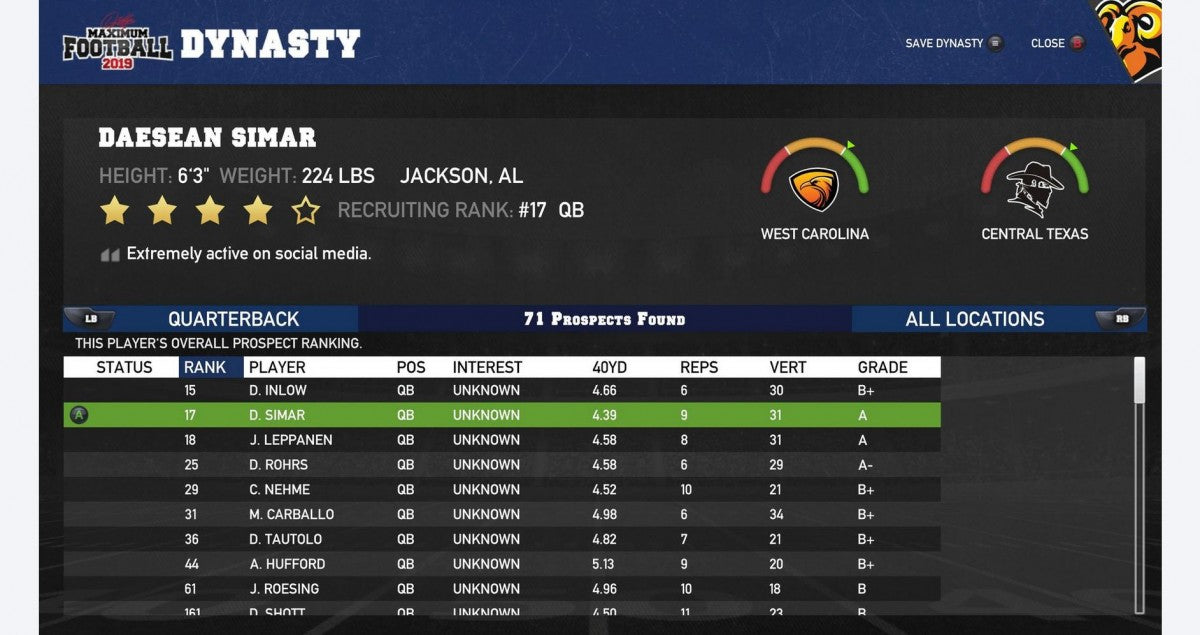
Task: Click the prospect list scrollbar
Action: coord(1139,382)
